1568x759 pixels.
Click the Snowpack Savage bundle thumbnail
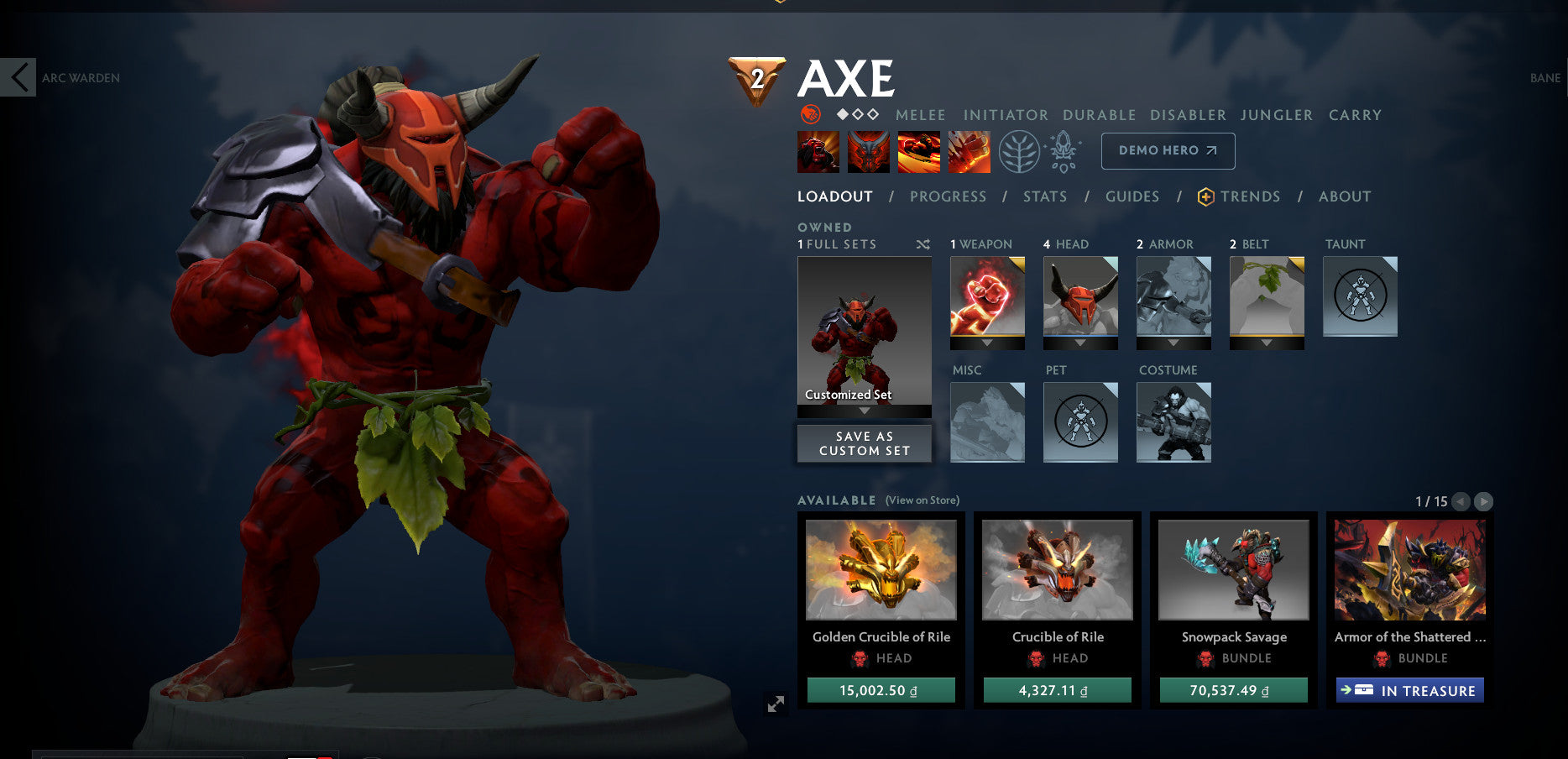pyautogui.click(x=1233, y=571)
